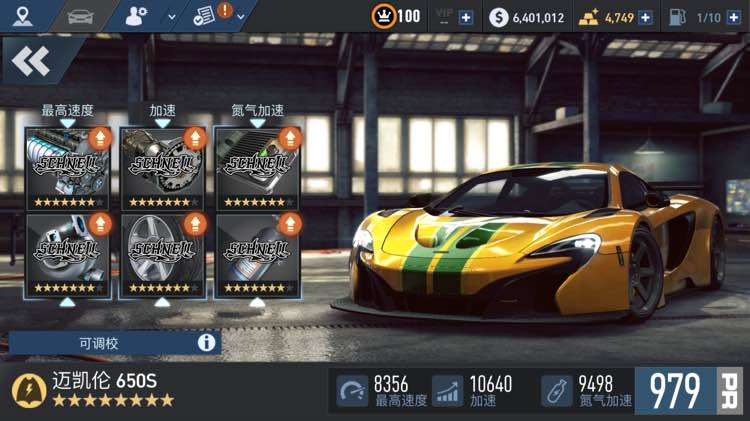View the 979 PR rating details
Image resolution: width=750 pixels, height=421 pixels.
pyautogui.click(x=691, y=391)
